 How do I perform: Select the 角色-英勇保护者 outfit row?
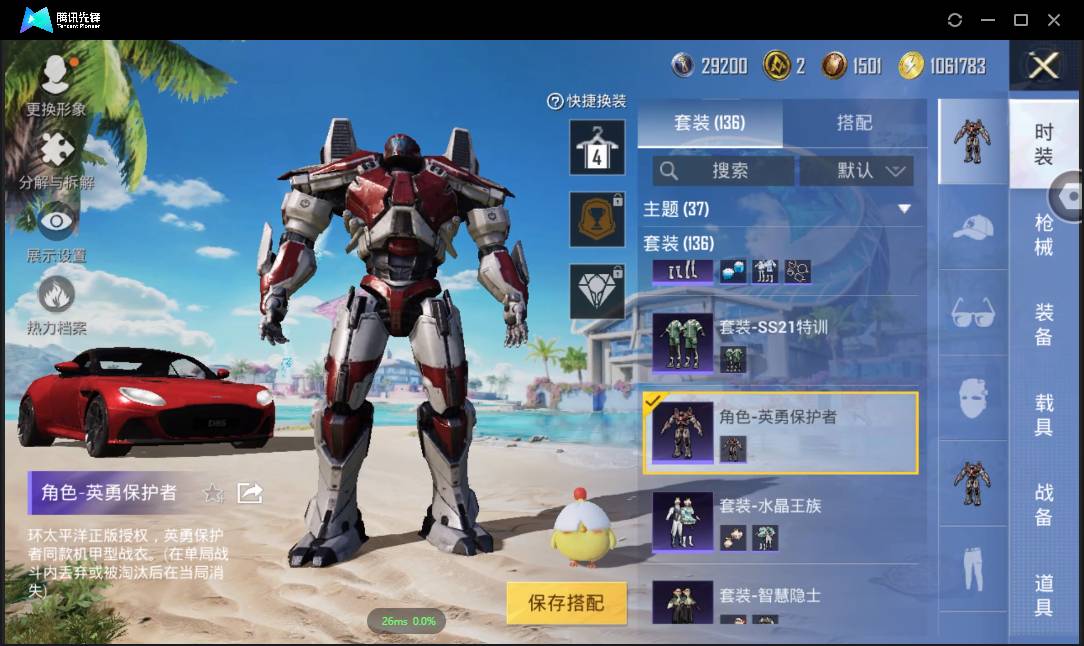point(780,432)
